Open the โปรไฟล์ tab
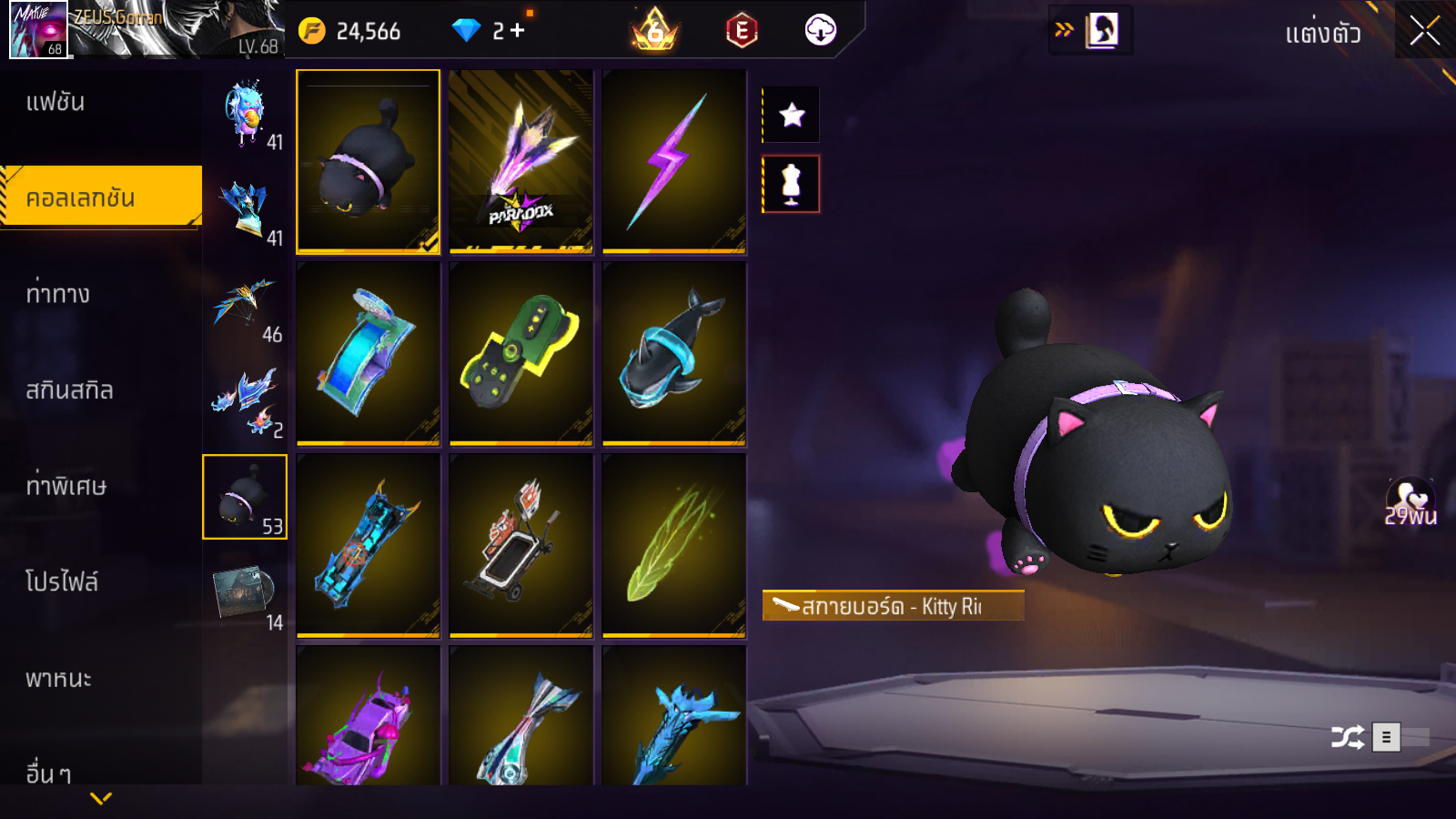The height and width of the screenshot is (819, 1456). 61,581
